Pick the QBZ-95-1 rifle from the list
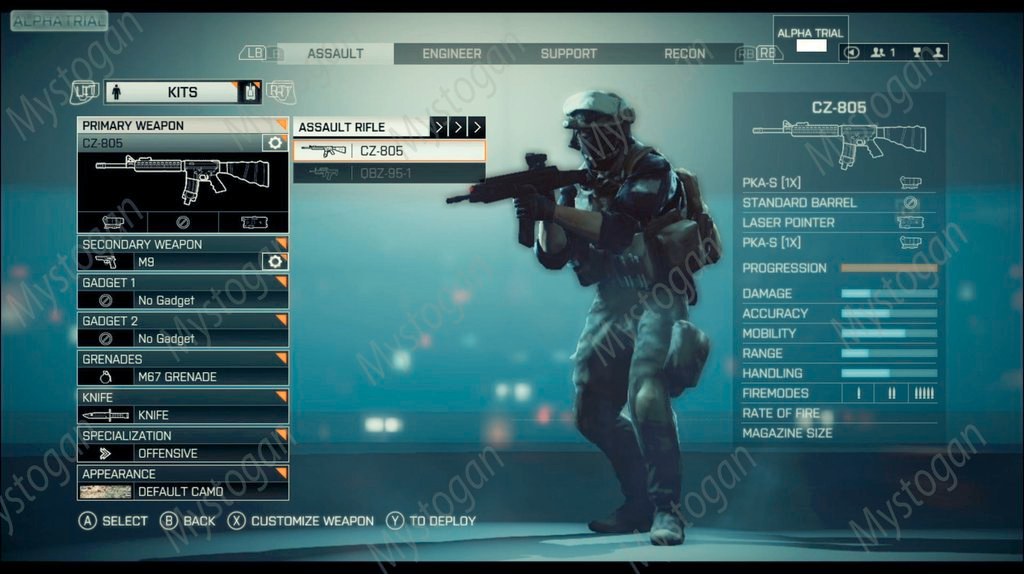The image size is (1024, 574). pos(389,173)
